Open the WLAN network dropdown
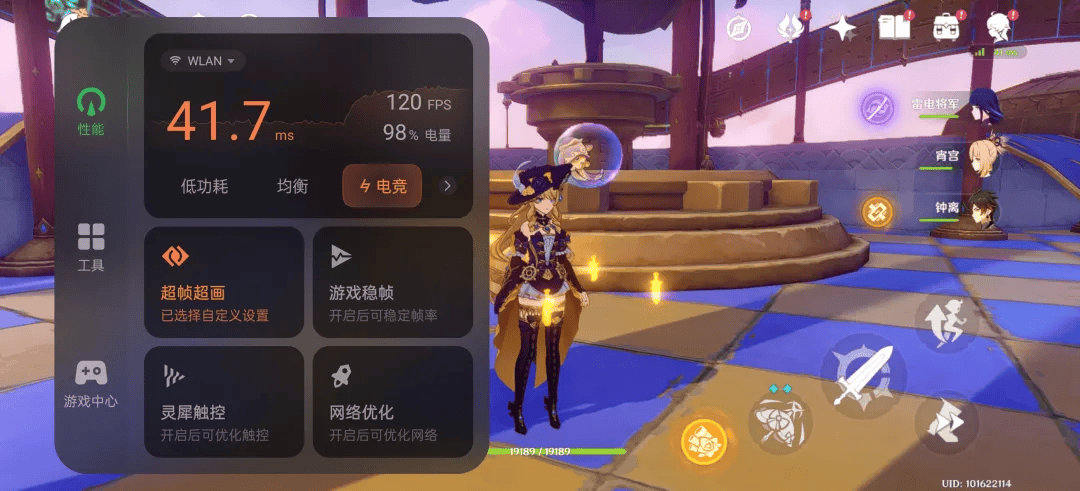The width and height of the screenshot is (1080, 491). (203, 61)
